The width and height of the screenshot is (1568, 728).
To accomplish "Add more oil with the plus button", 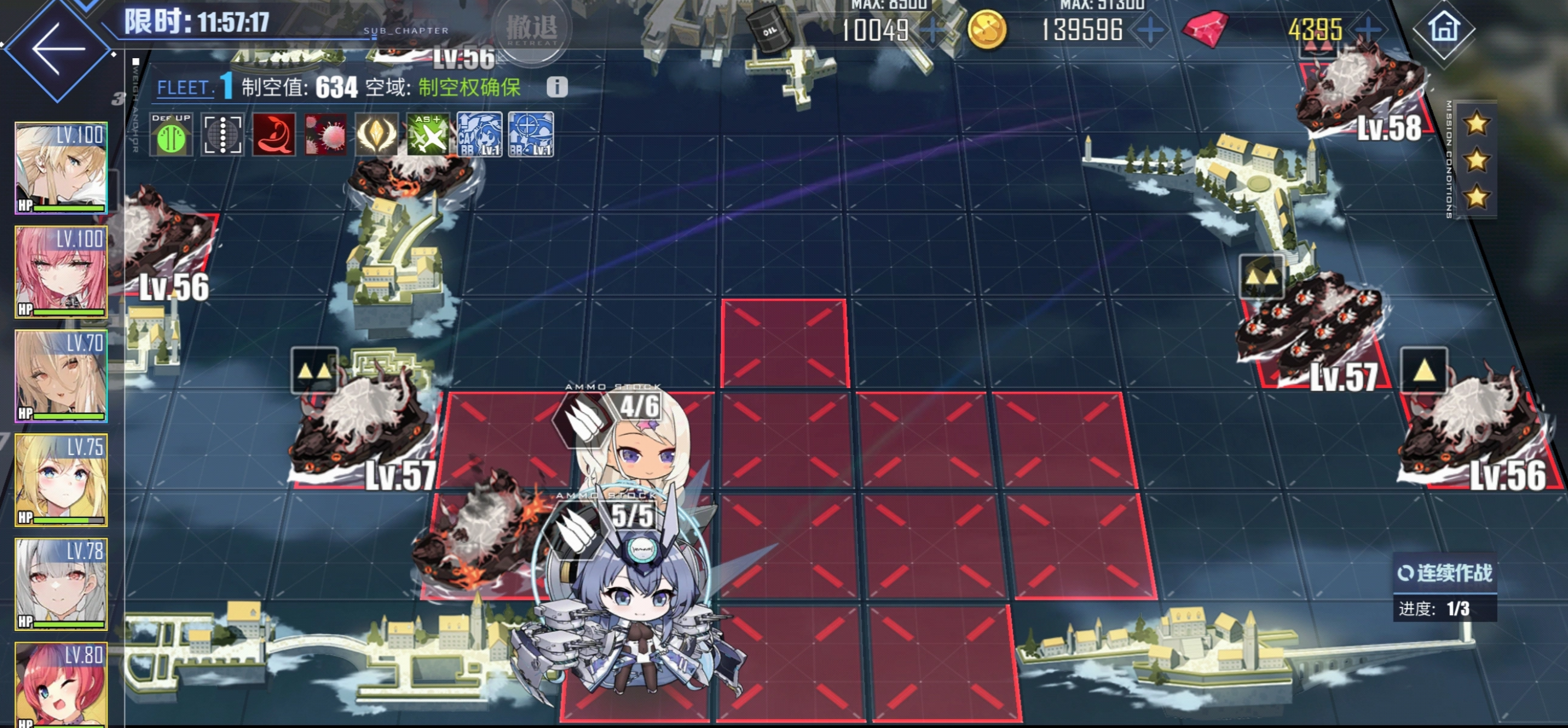I will tap(933, 30).
